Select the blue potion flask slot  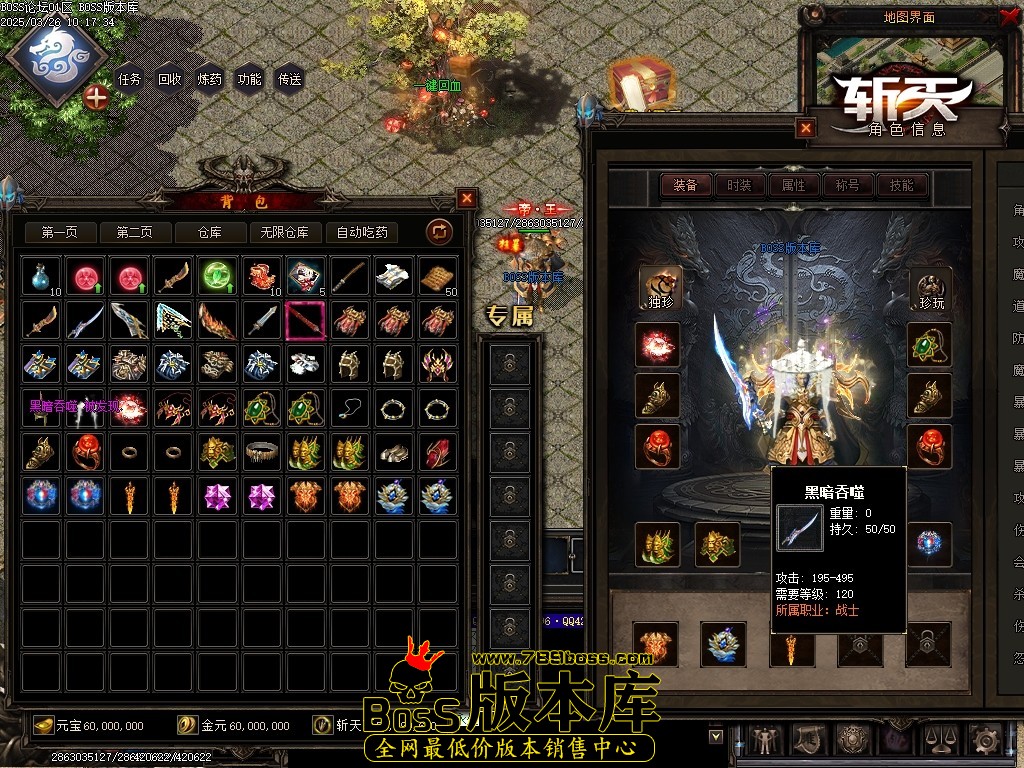click(41, 276)
